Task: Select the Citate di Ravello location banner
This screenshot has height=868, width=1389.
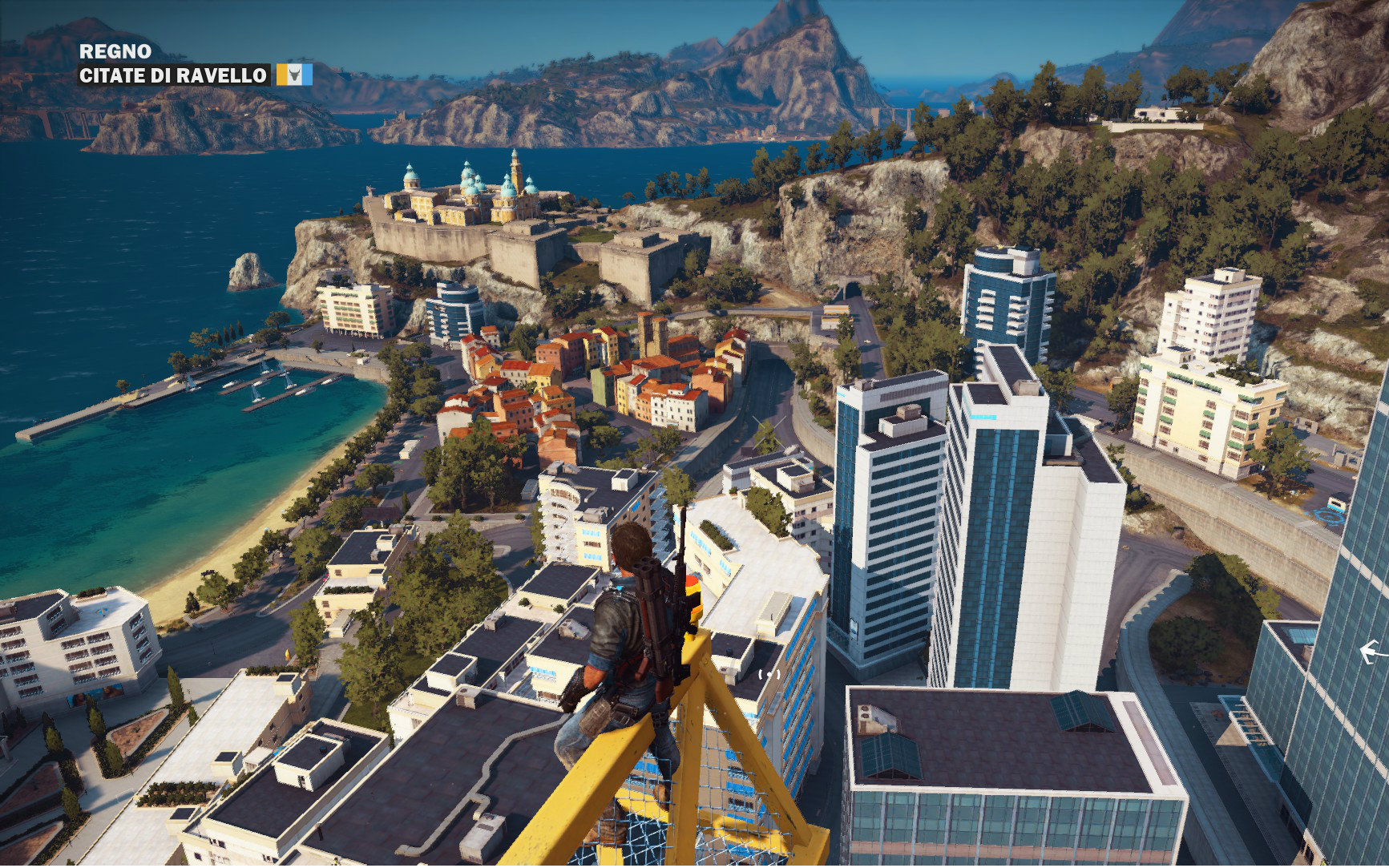Action: pos(173,75)
